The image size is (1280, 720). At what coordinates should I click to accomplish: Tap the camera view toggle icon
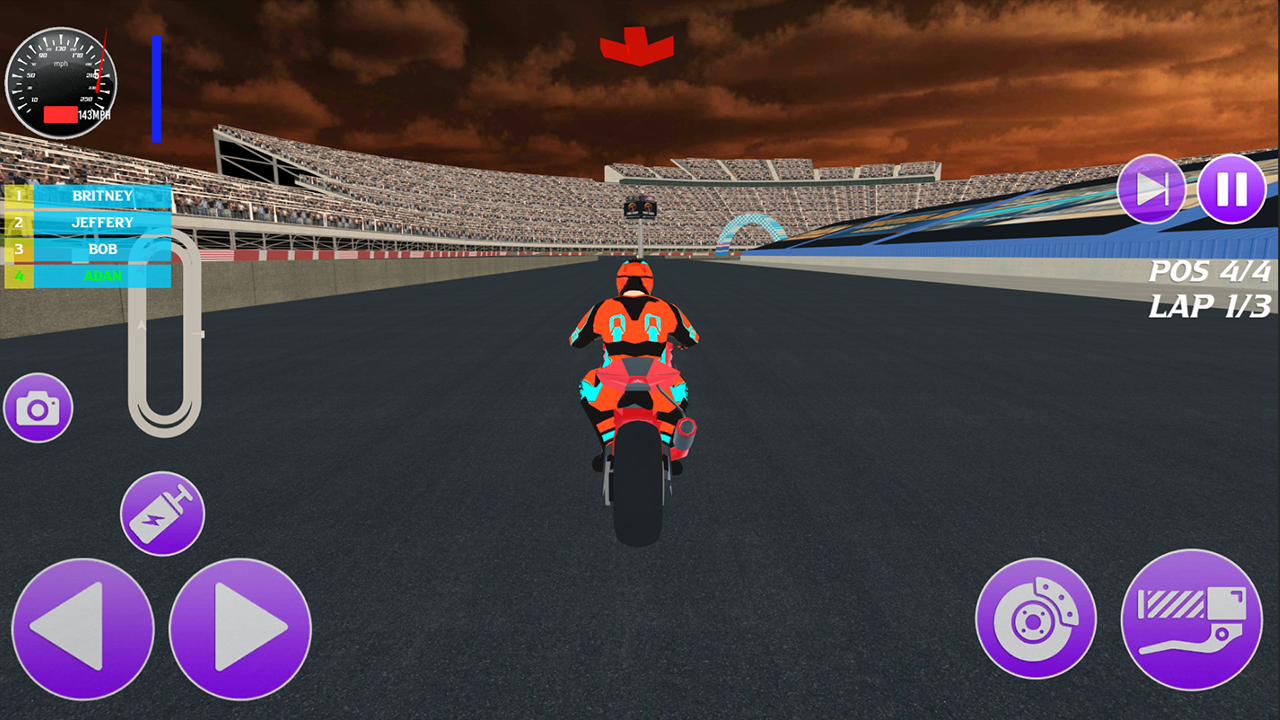pos(38,407)
